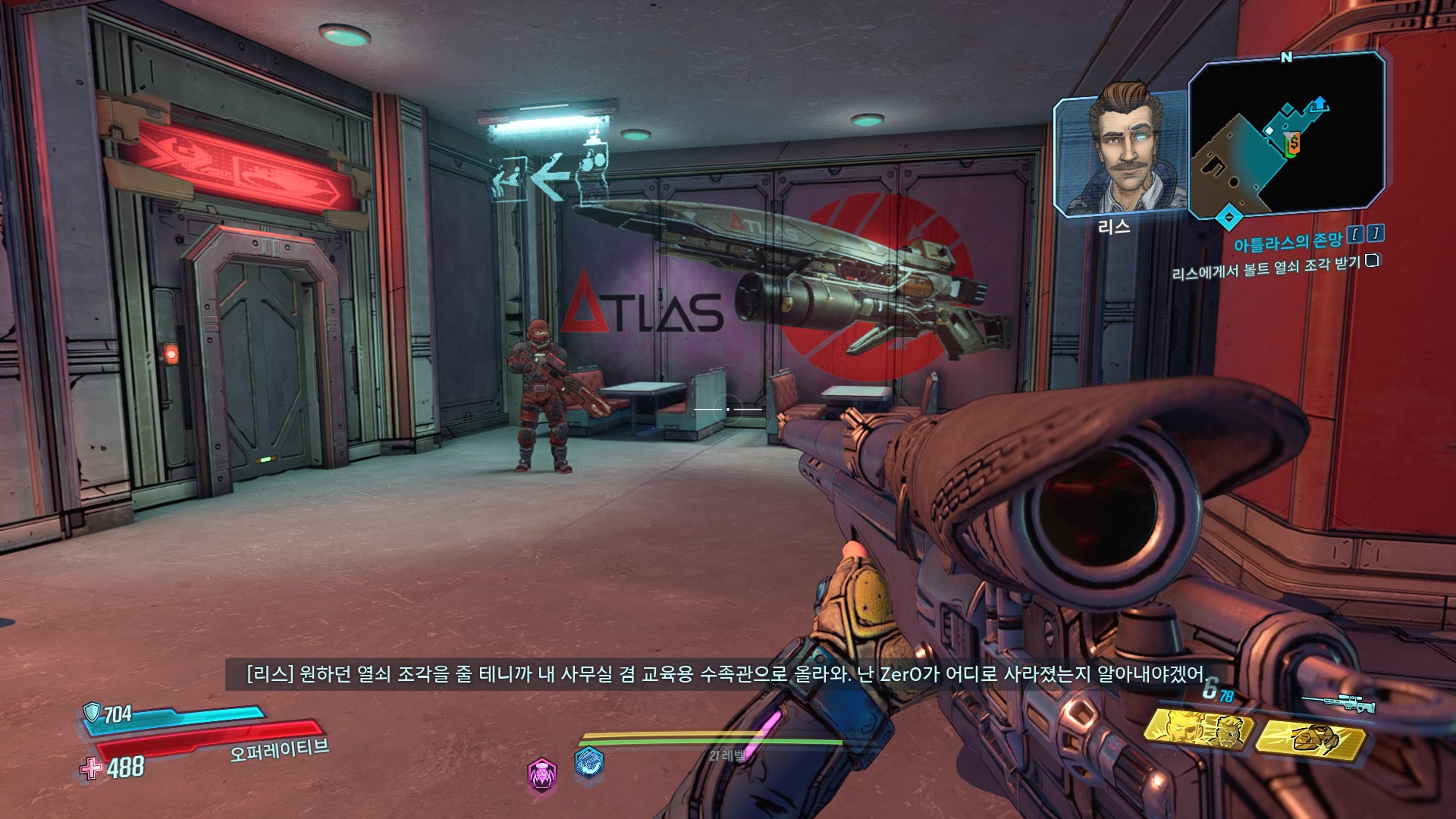Click the dollar sign marker on minimap
Screen dimensions: 1456x819
[x=1294, y=142]
